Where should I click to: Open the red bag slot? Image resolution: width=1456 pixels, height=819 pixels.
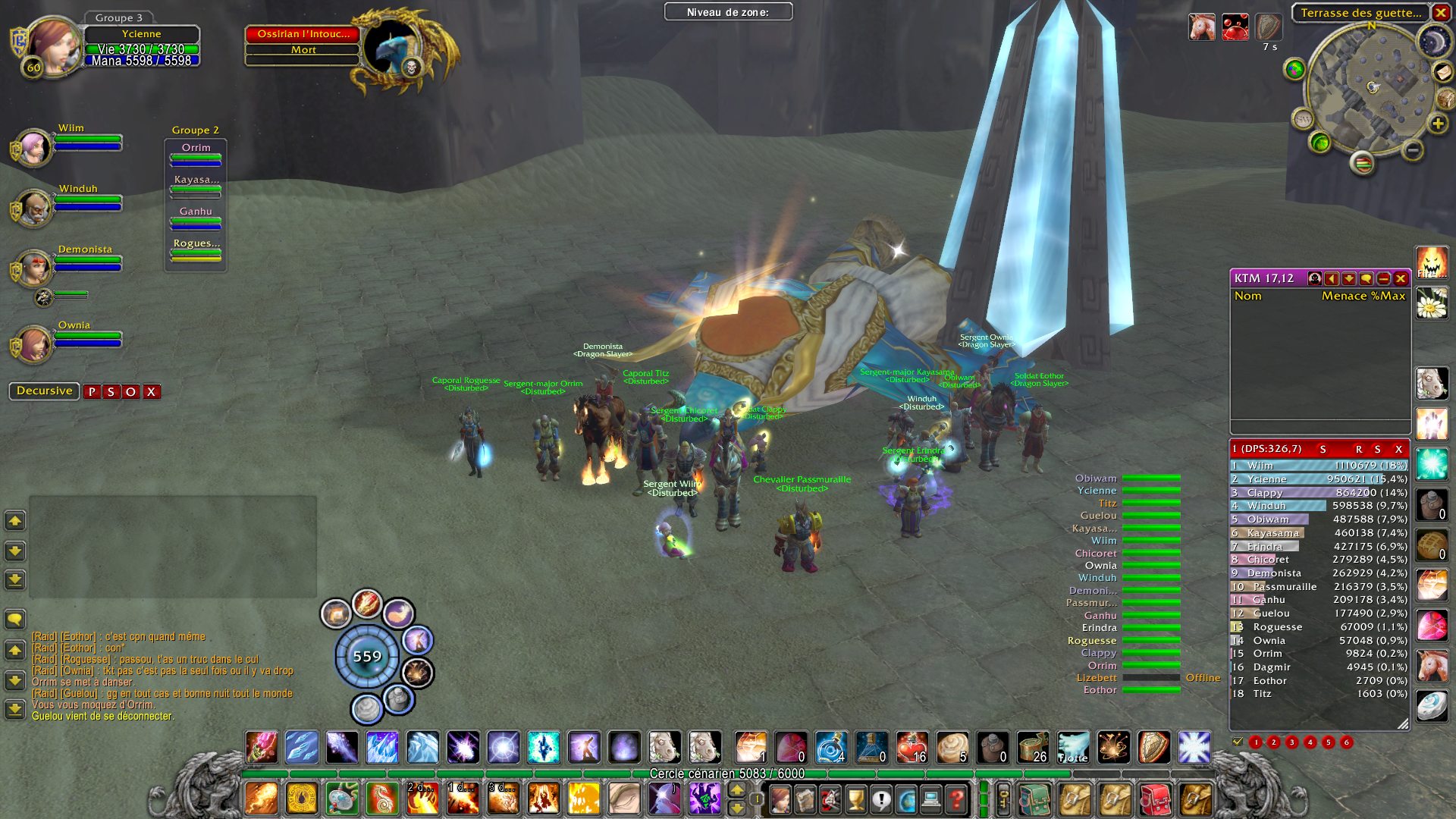(x=1155, y=799)
